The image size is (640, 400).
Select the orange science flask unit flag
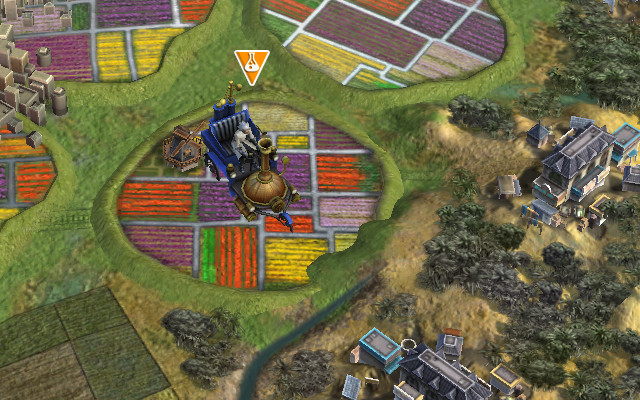(x=251, y=65)
